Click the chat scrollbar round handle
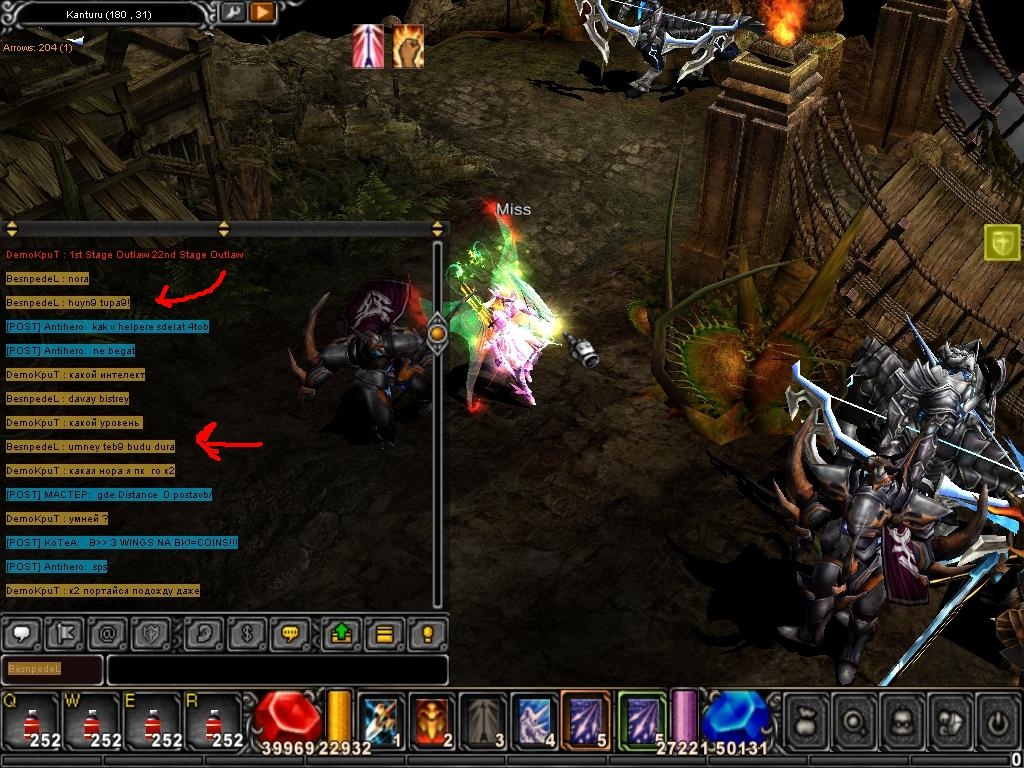Image resolution: width=1024 pixels, height=768 pixels. click(x=437, y=331)
